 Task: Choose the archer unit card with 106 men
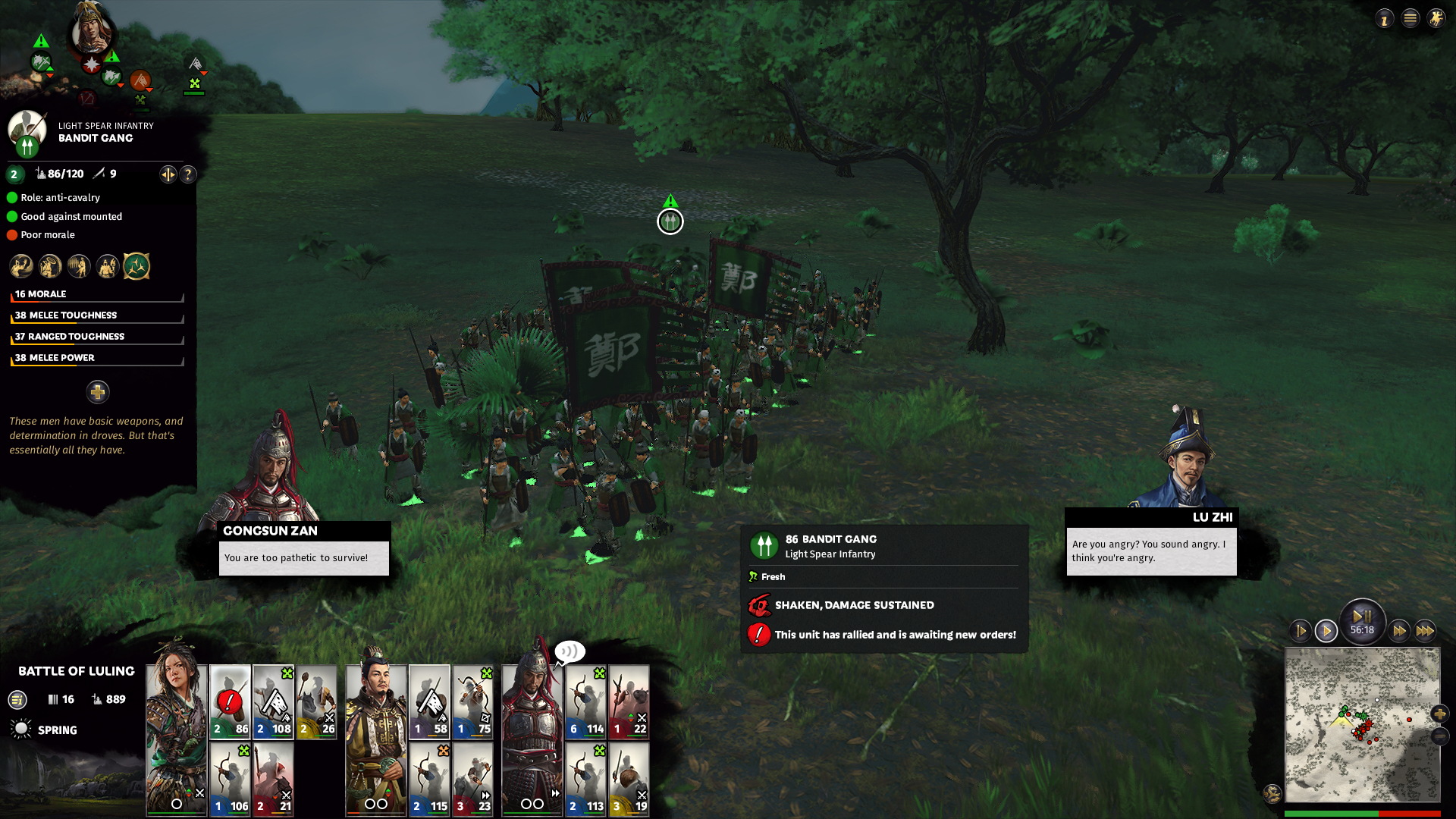pyautogui.click(x=230, y=779)
